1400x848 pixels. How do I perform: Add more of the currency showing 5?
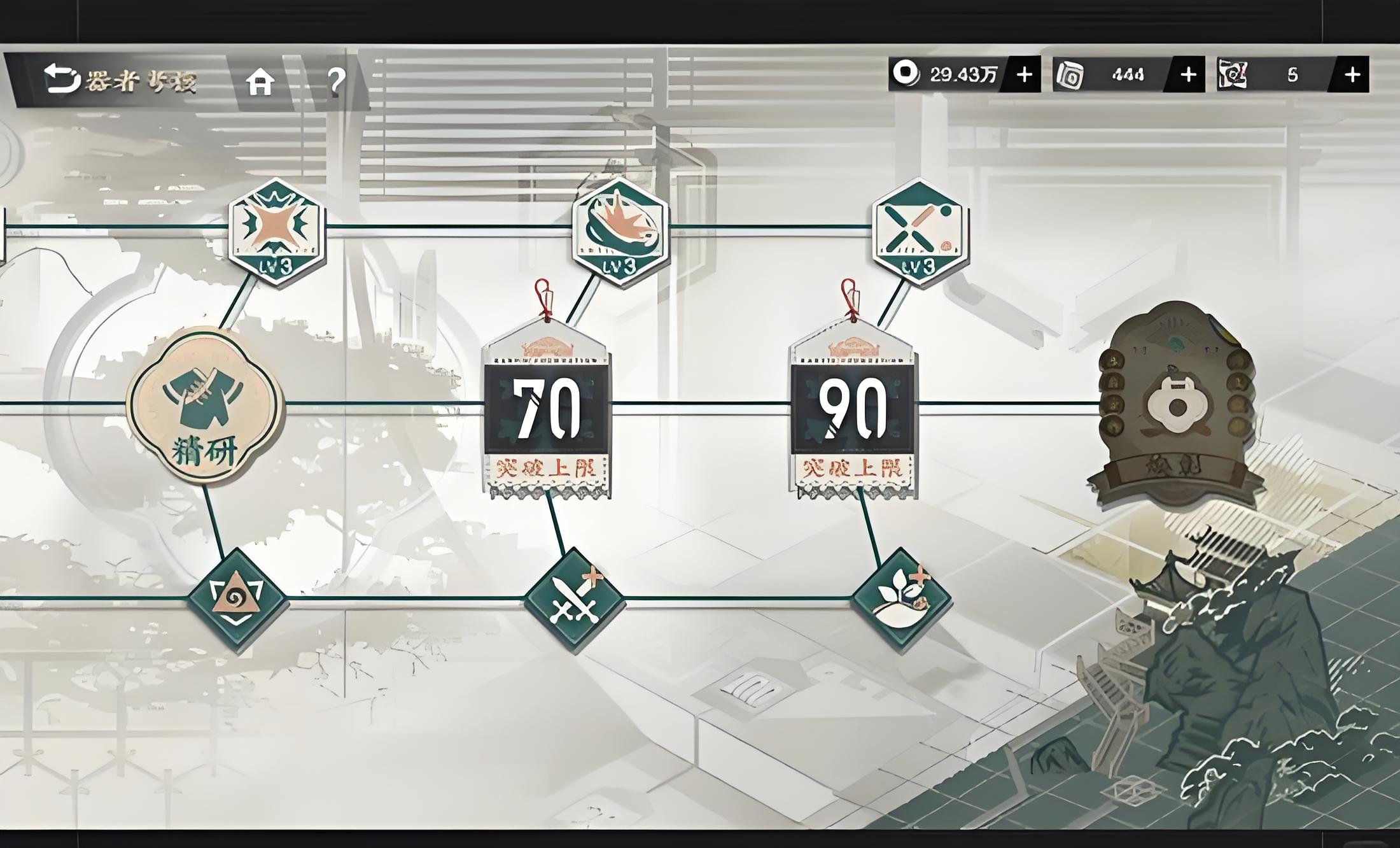pos(1352,75)
